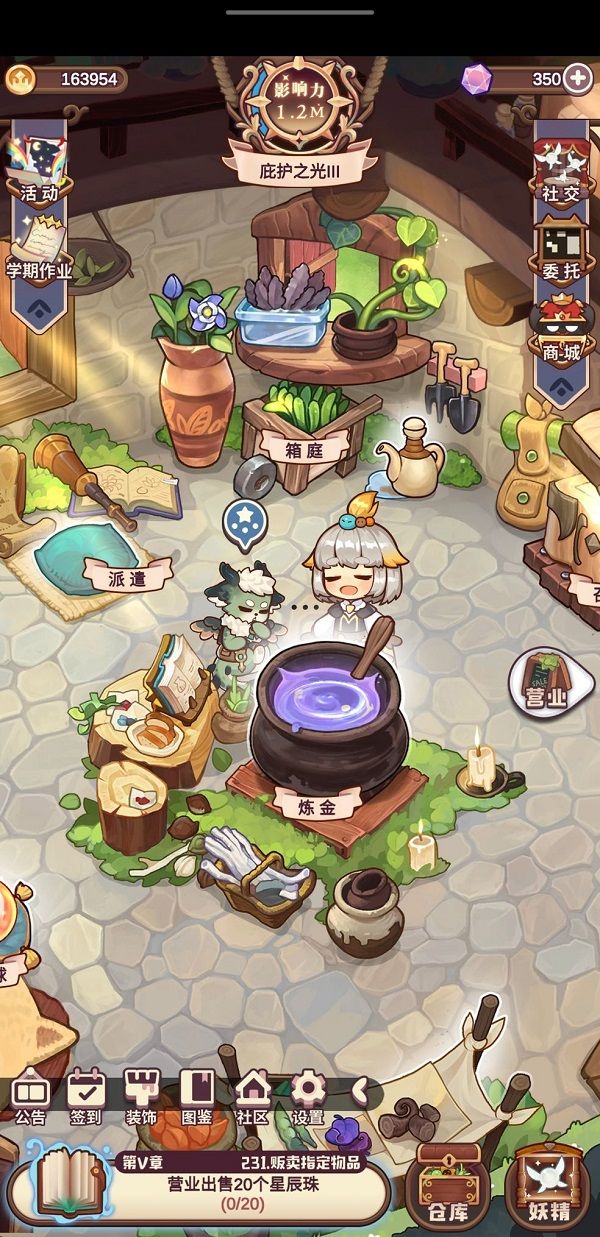Open the 委托 commissions menu
The image size is (600, 1237).
(x=561, y=248)
